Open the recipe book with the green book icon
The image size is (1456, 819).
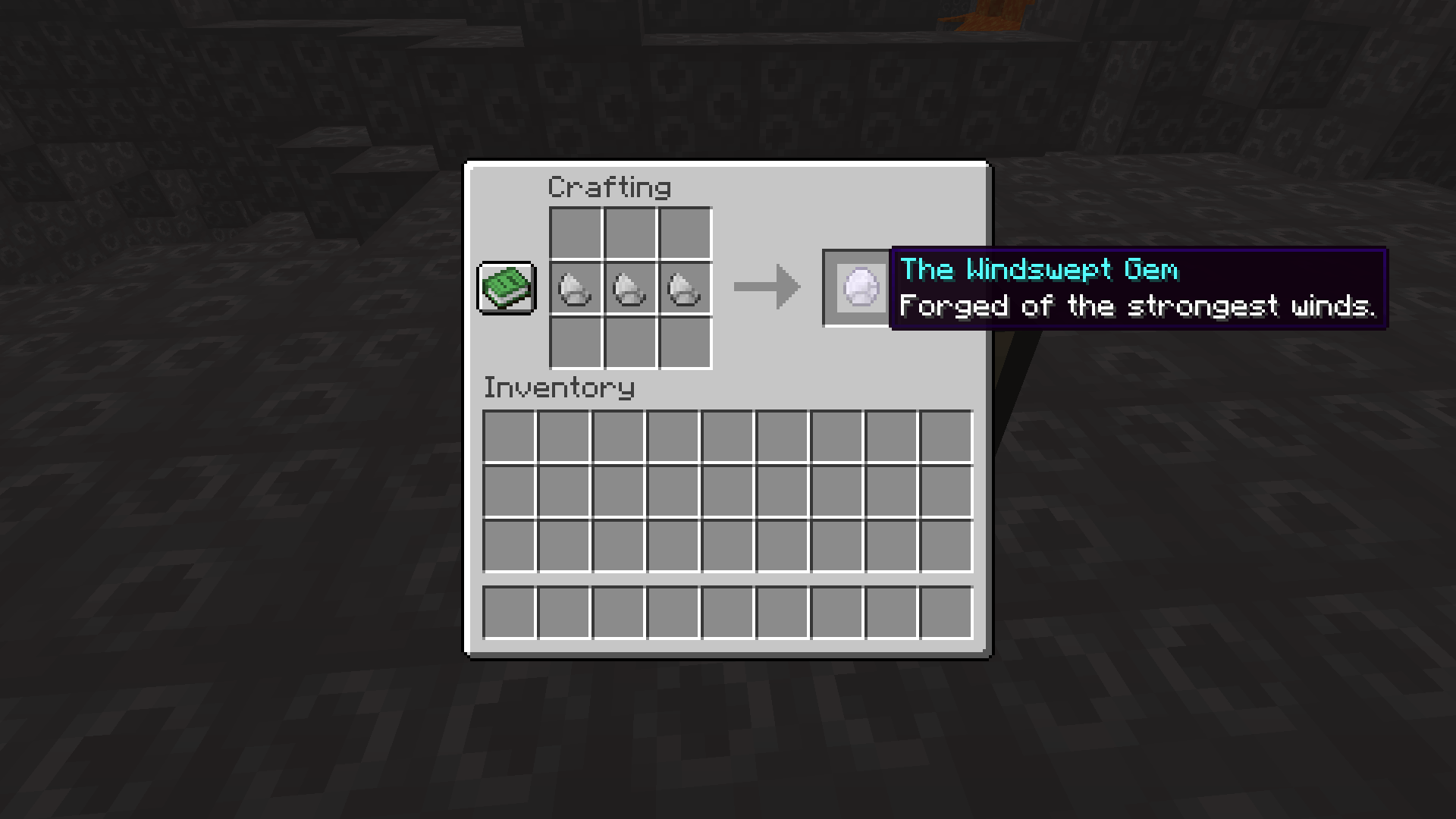coord(506,288)
